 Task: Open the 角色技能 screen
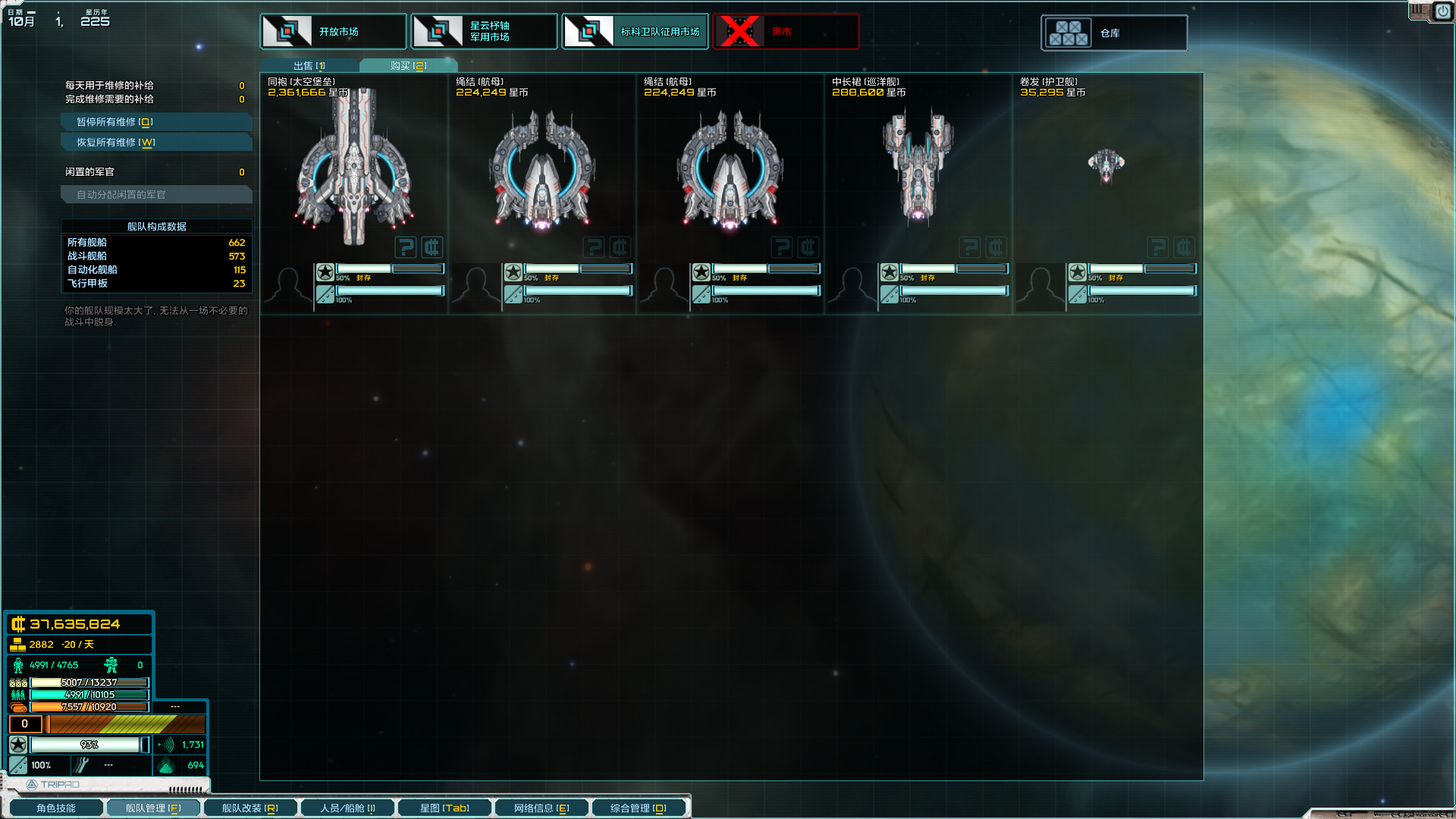(x=55, y=808)
